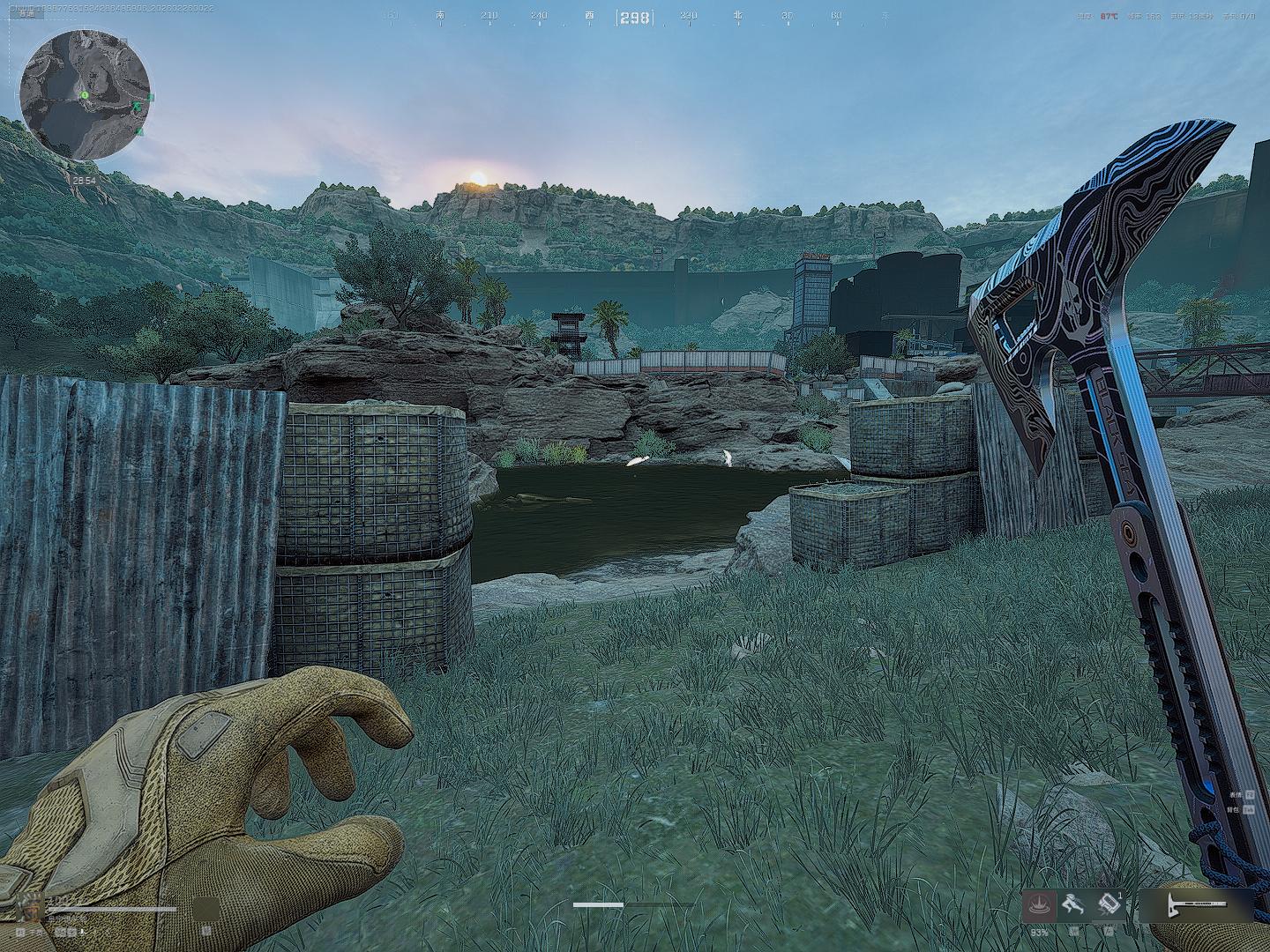This screenshot has height=952, width=1270.
Task: Click the player portrait avatar
Action: [x=30, y=908]
